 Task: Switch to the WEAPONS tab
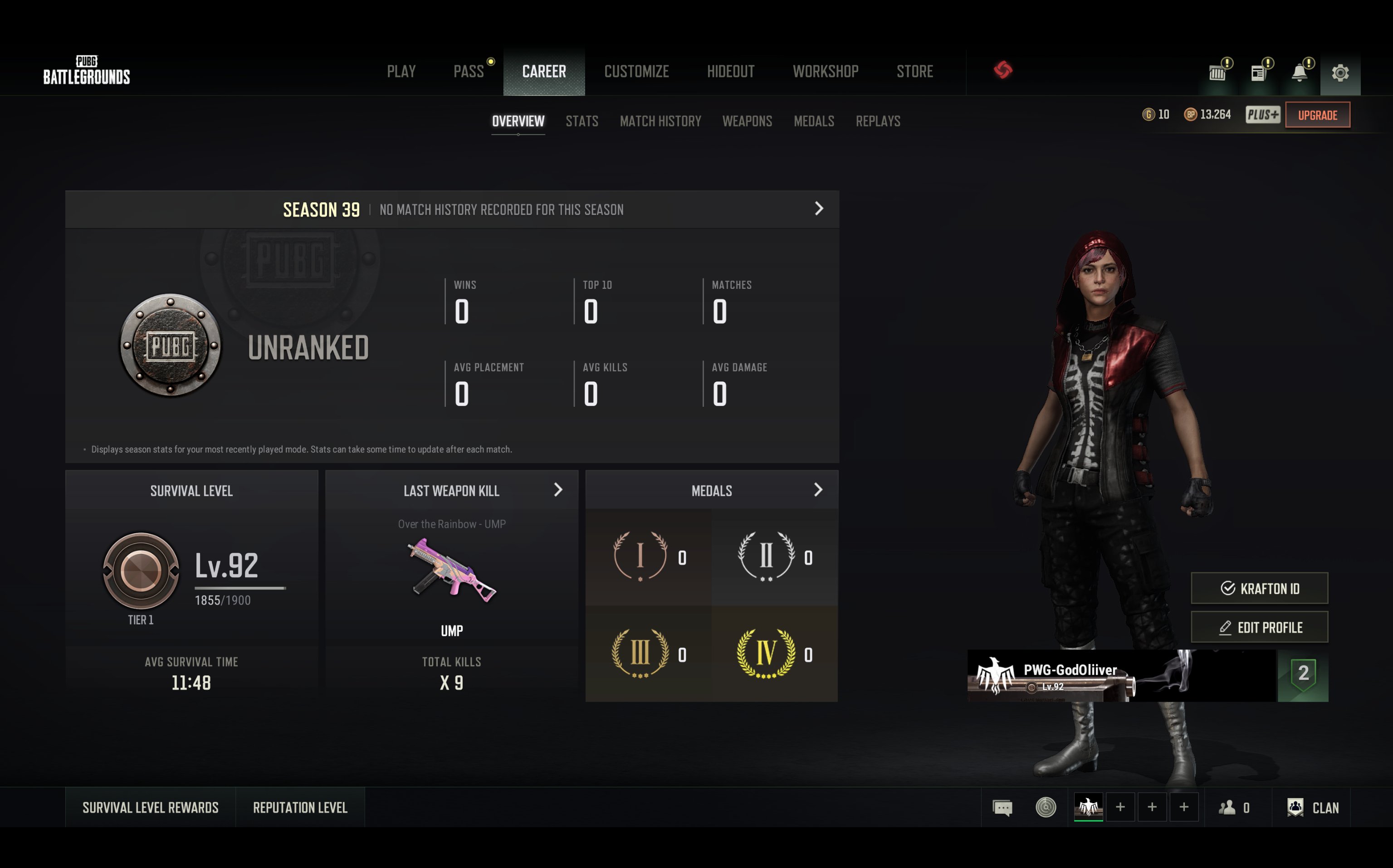click(x=747, y=121)
